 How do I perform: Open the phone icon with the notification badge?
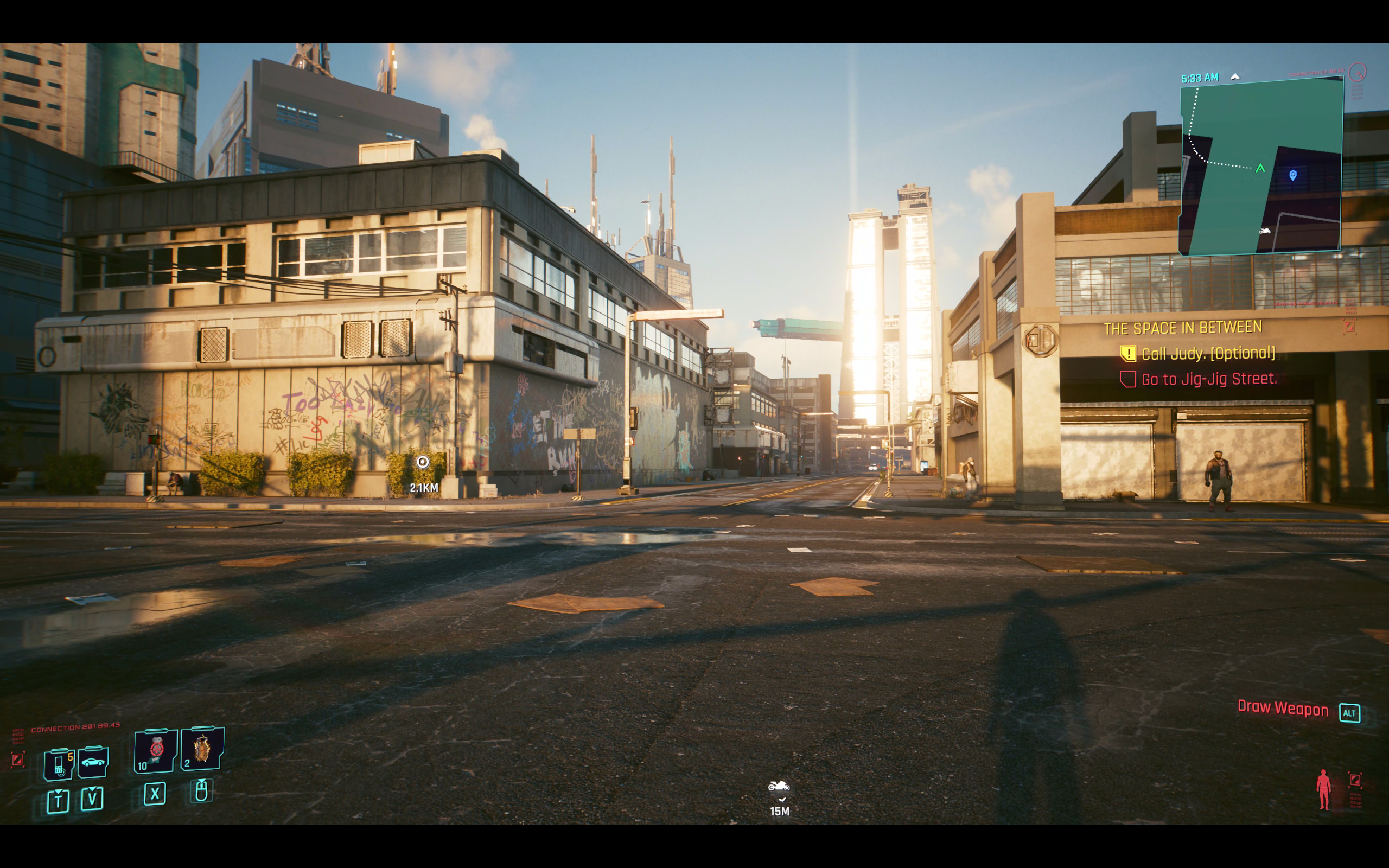(59, 764)
